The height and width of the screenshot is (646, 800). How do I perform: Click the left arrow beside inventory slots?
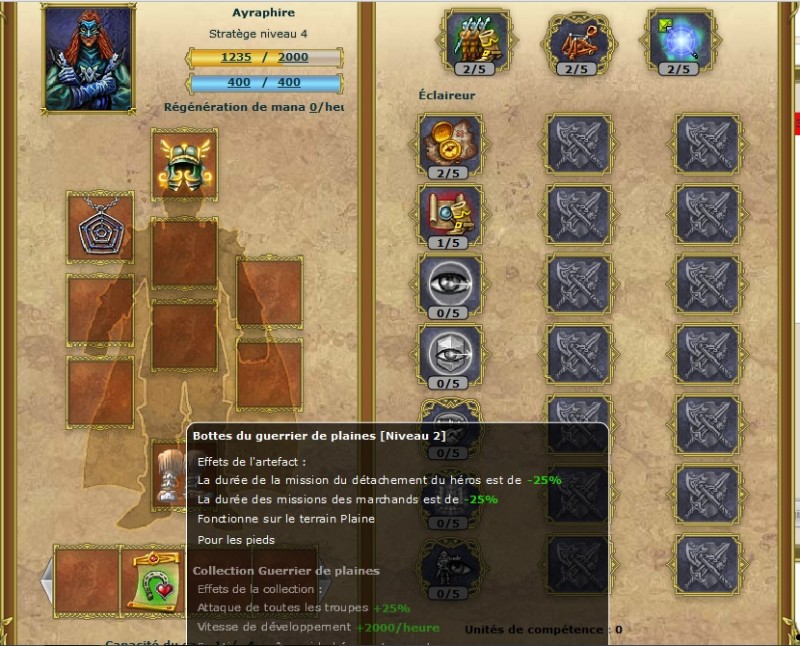tap(46, 579)
